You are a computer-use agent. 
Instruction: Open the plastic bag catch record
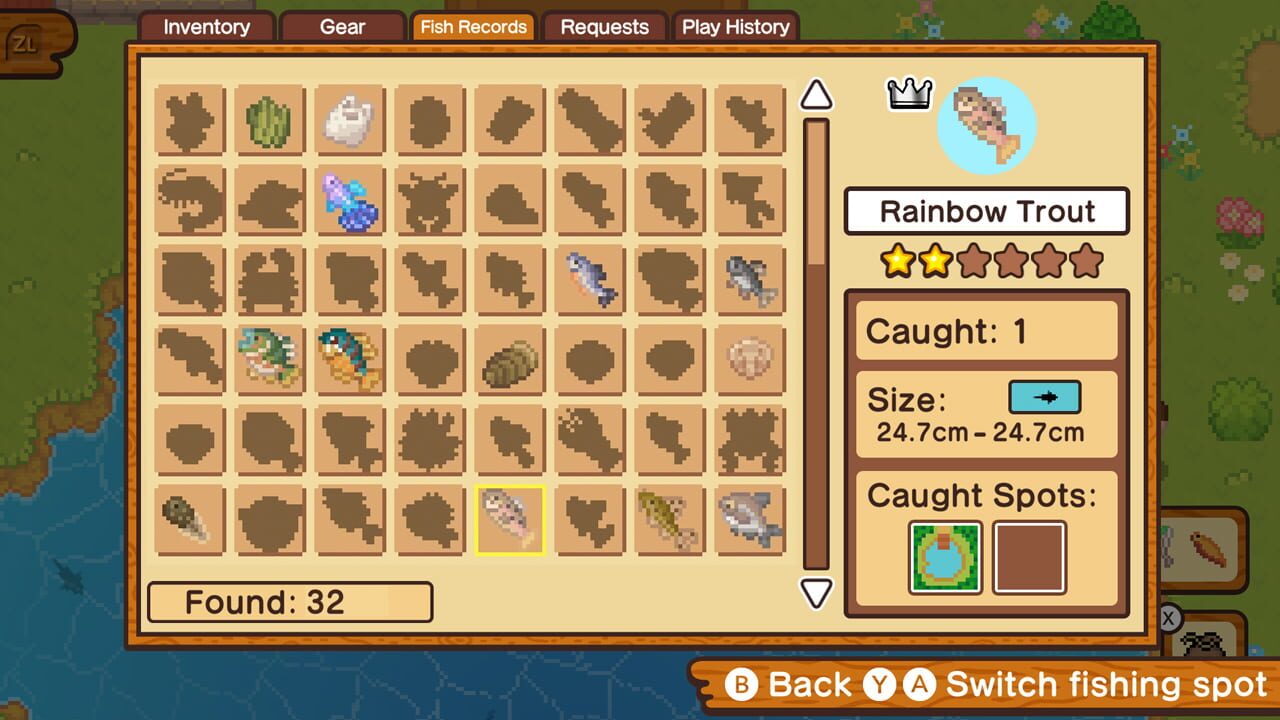(x=350, y=120)
